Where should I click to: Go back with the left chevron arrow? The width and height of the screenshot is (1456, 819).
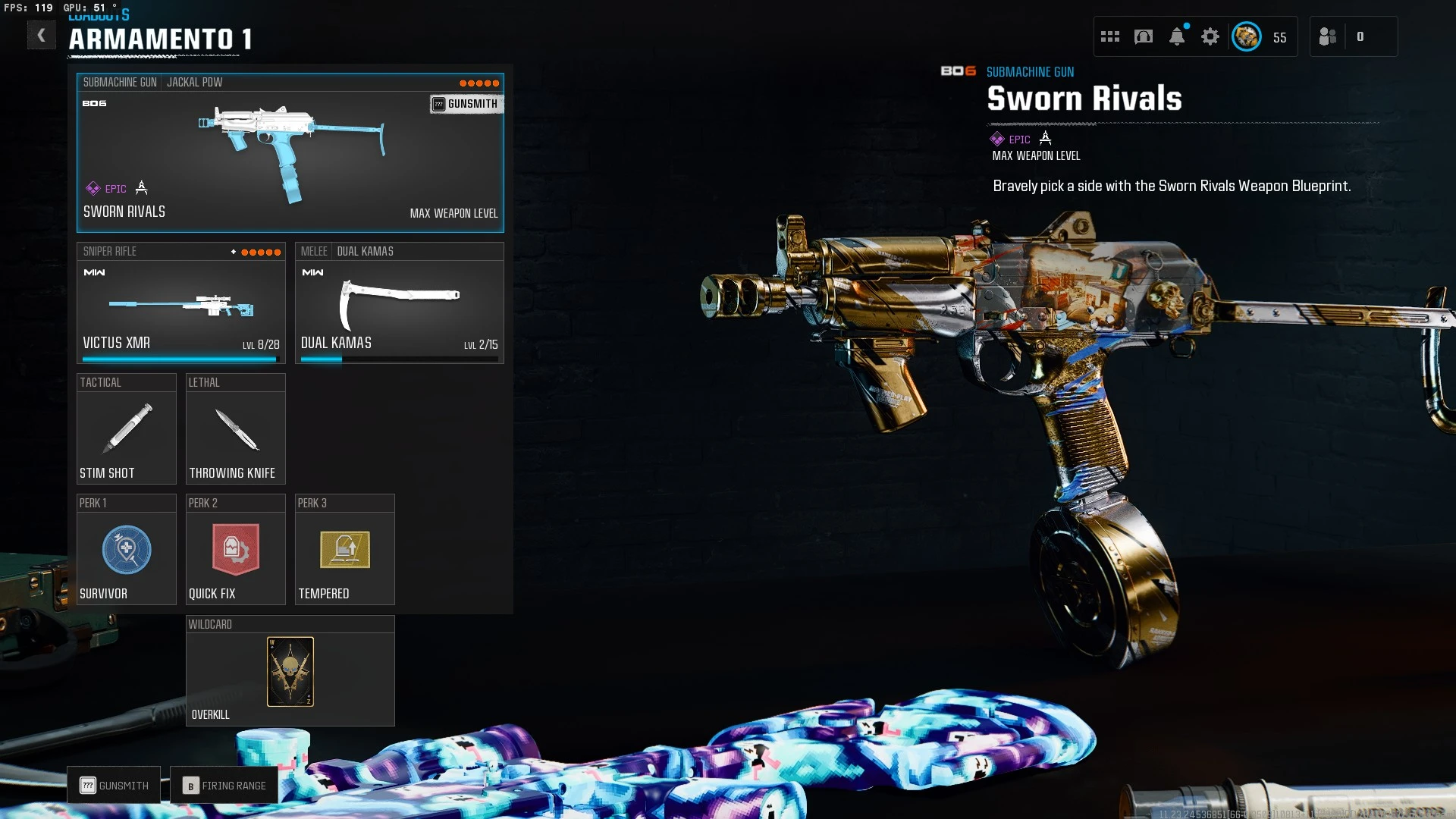pos(42,35)
